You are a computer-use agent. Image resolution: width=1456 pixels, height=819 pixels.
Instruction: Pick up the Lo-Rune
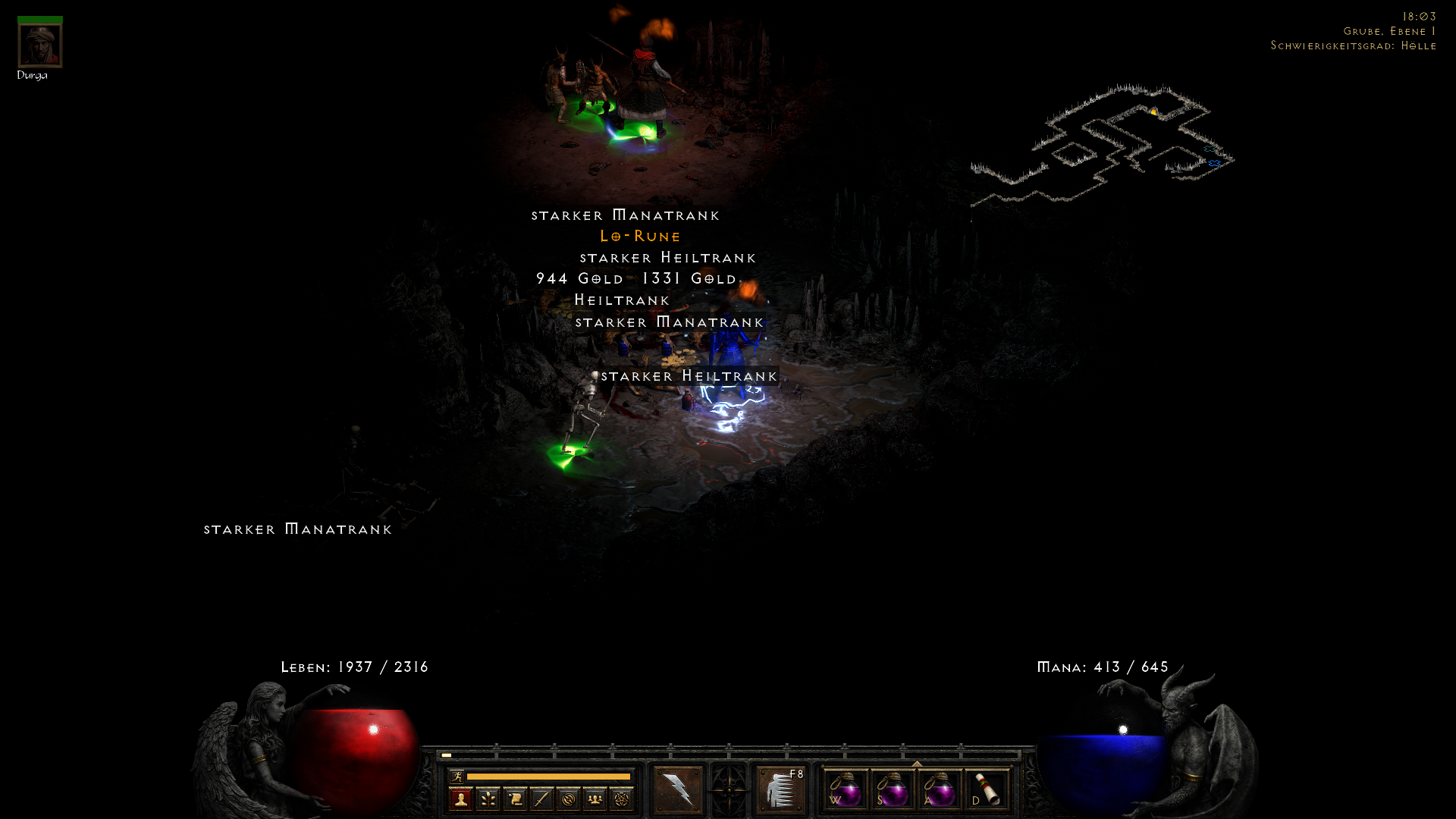tap(639, 236)
